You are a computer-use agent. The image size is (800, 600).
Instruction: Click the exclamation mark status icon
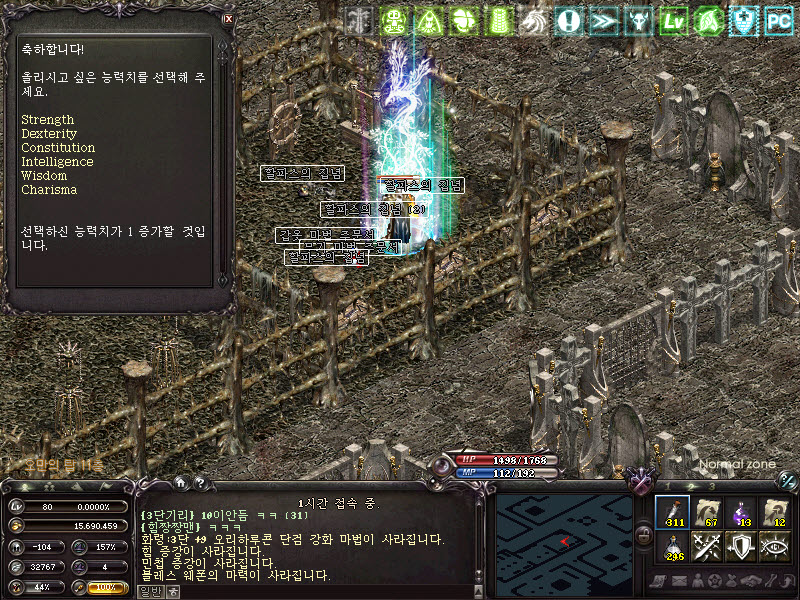[569, 20]
